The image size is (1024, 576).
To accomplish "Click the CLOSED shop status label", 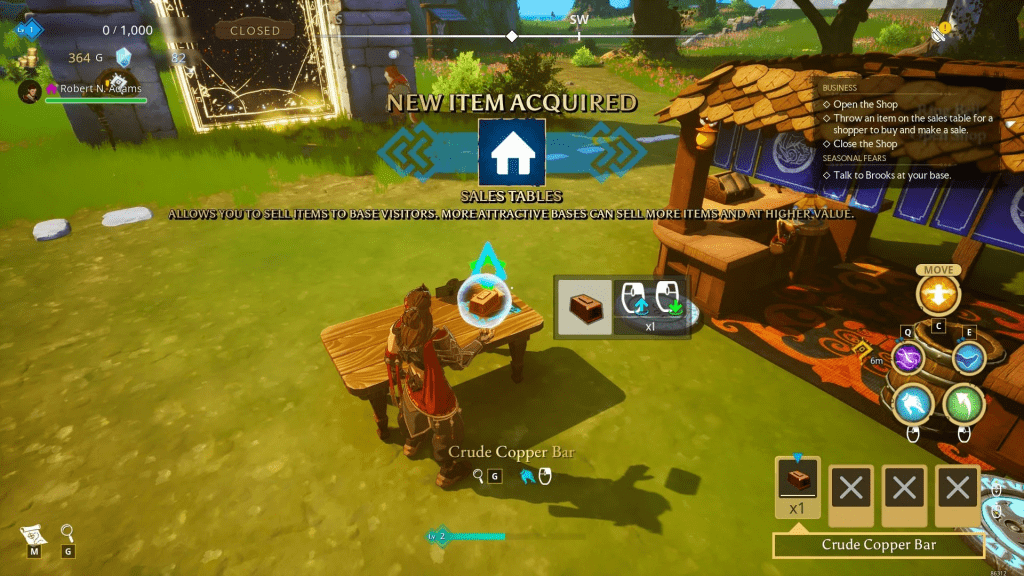I will (x=255, y=30).
